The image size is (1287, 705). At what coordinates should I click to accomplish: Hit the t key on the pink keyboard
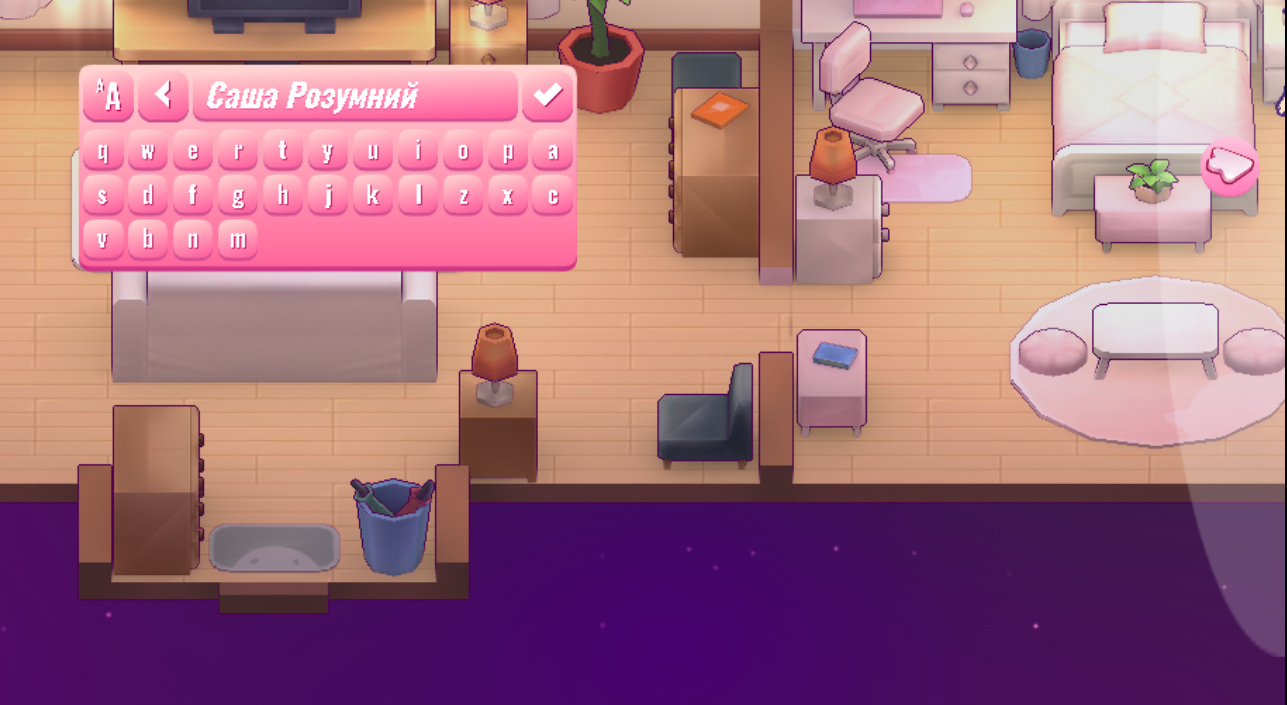click(283, 151)
